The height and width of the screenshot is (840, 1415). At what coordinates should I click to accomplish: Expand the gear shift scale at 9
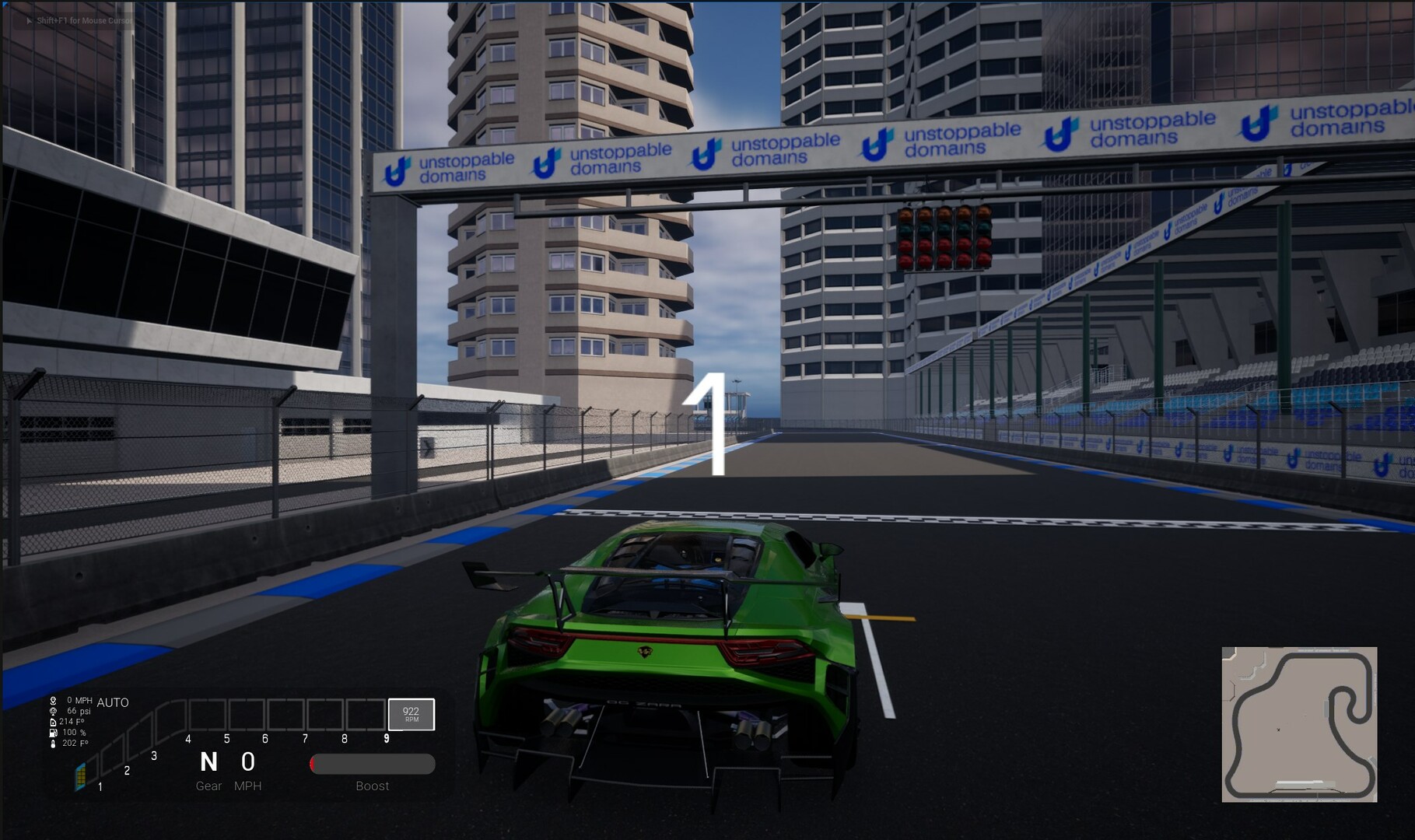coord(387,737)
